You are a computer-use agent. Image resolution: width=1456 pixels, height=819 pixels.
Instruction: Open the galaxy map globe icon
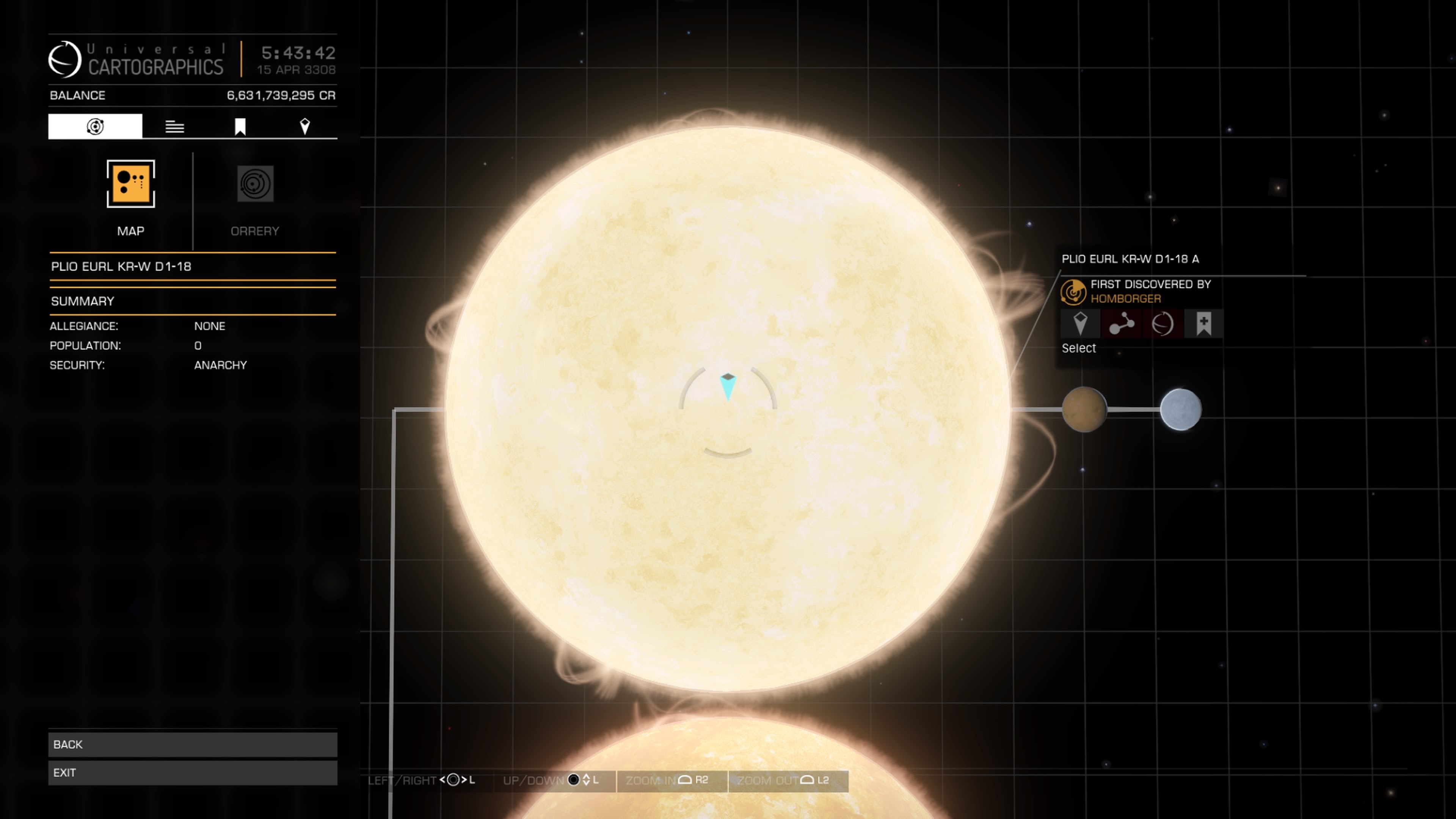(x=1162, y=324)
